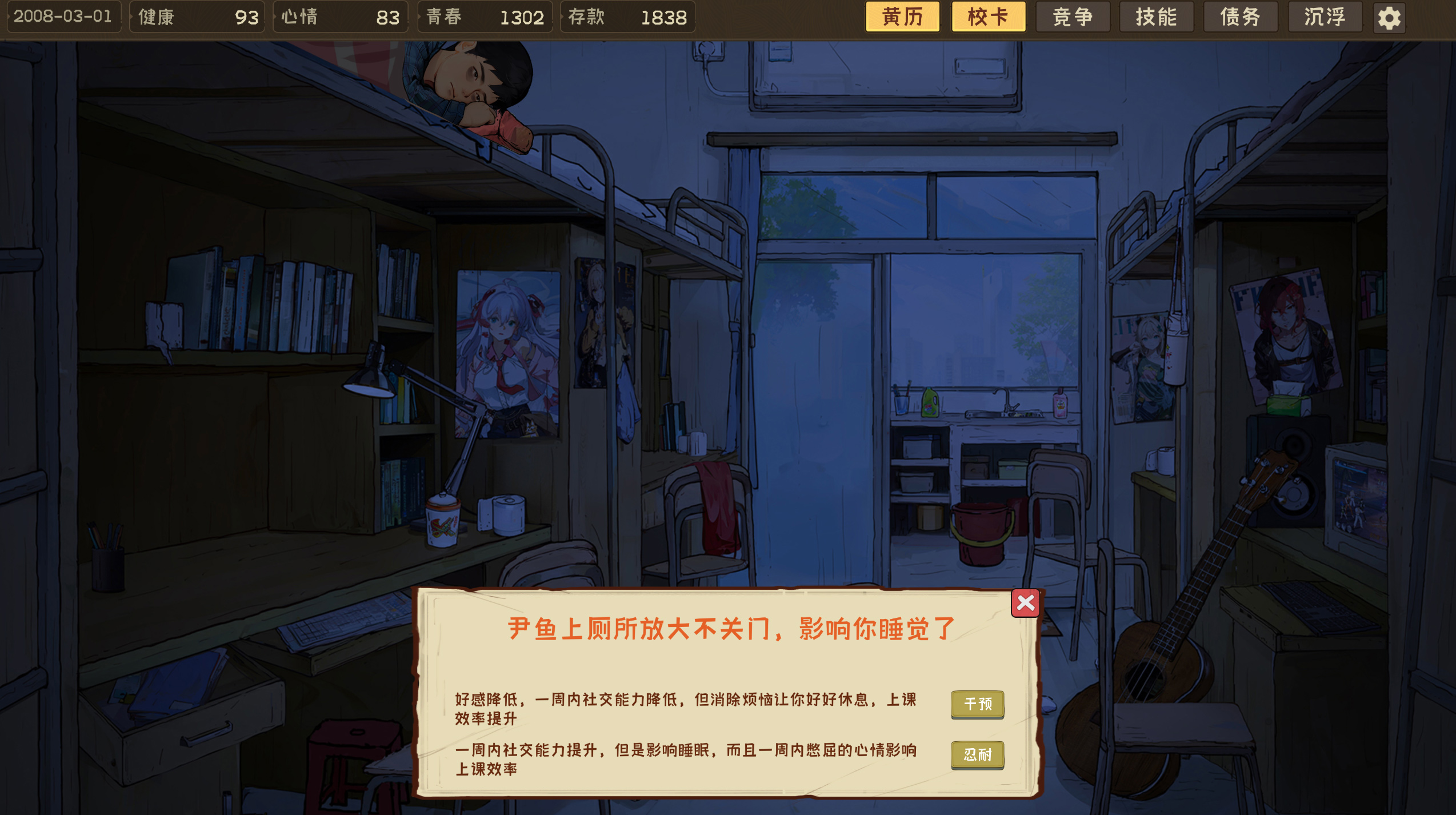This screenshot has width=1456, height=815.
Task: Open the 技能 skills panel
Action: point(1155,17)
